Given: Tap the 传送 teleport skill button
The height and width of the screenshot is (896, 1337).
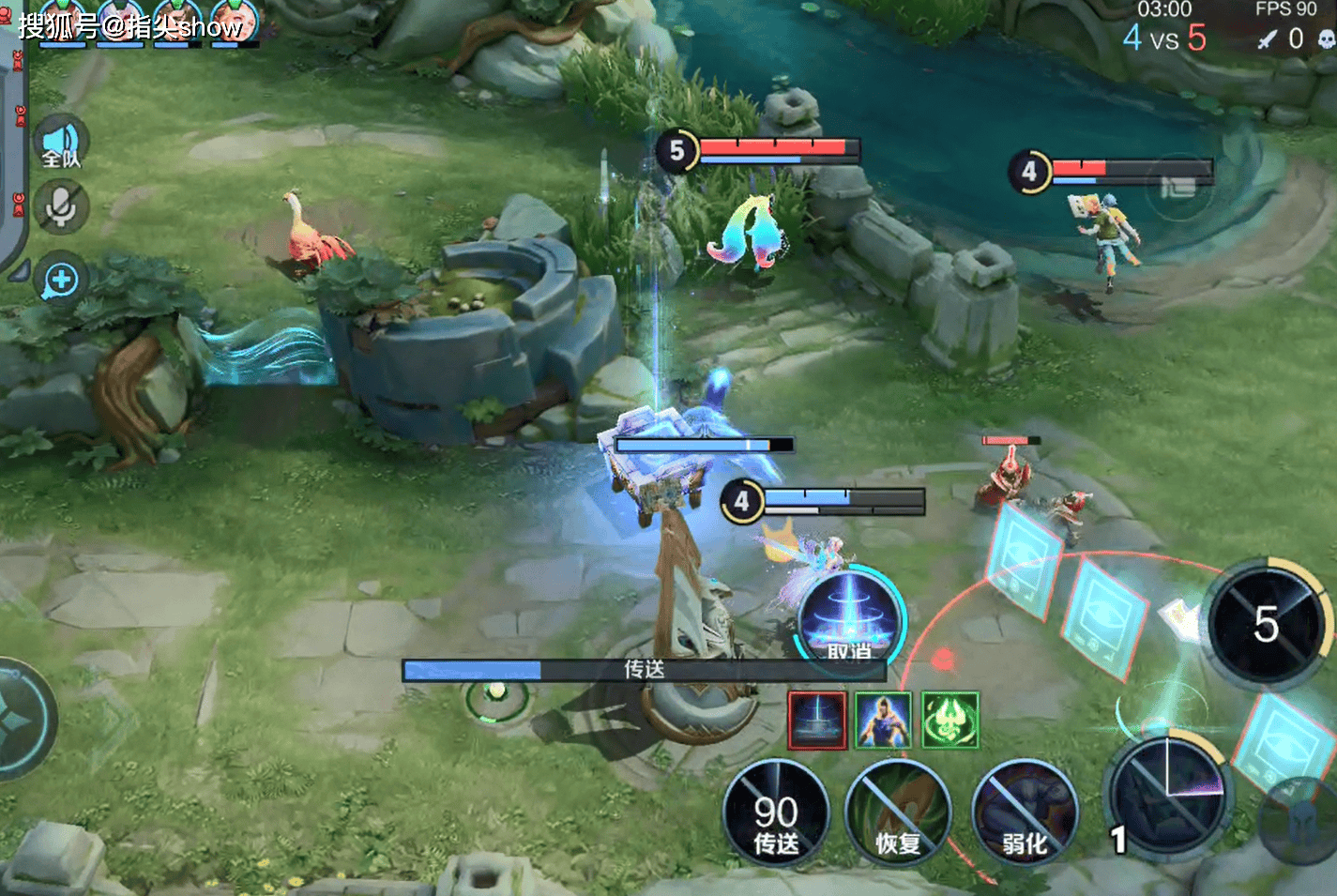Looking at the screenshot, I should (776, 813).
